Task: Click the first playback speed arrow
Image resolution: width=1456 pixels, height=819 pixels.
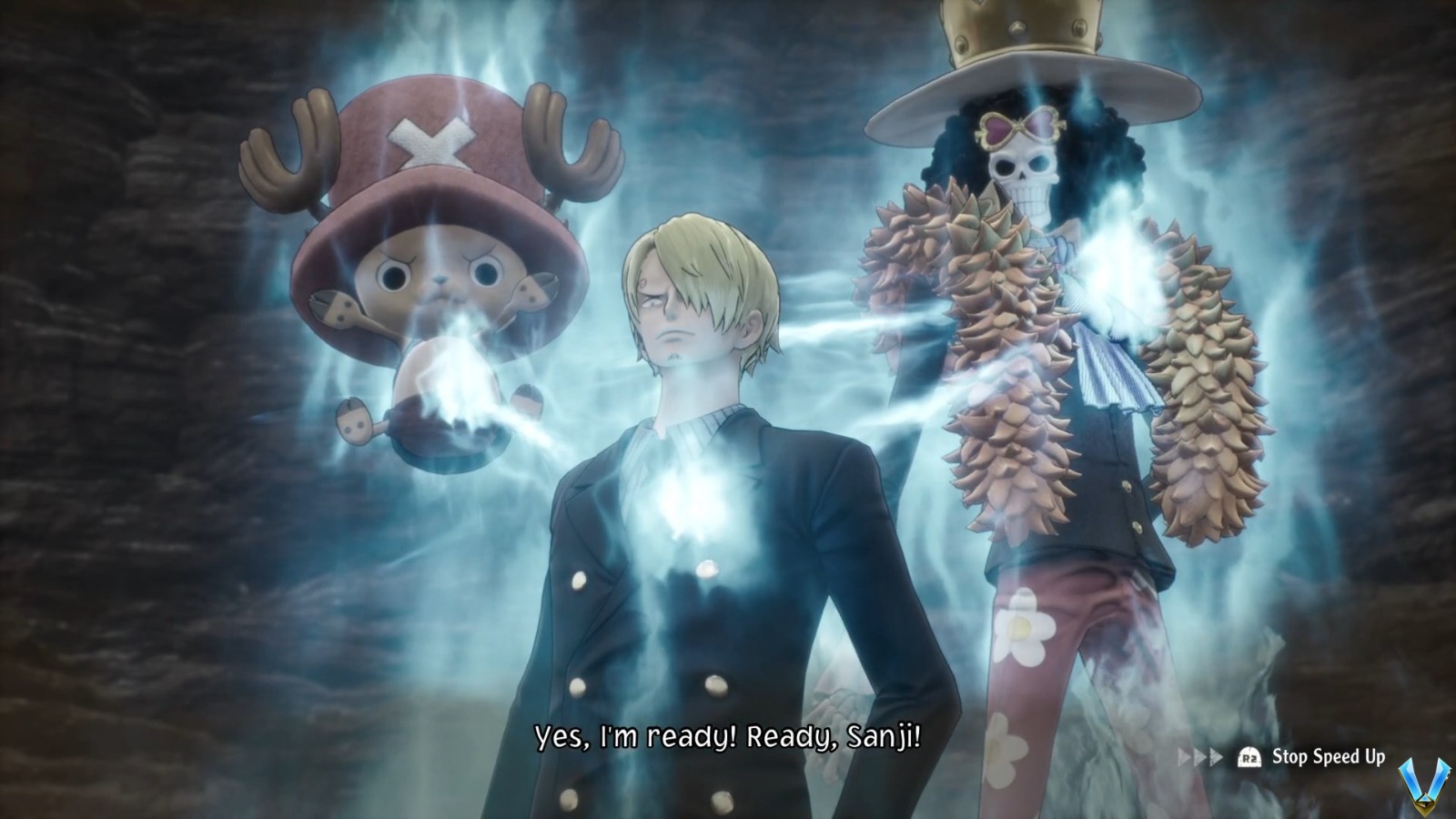Action: tap(1183, 756)
